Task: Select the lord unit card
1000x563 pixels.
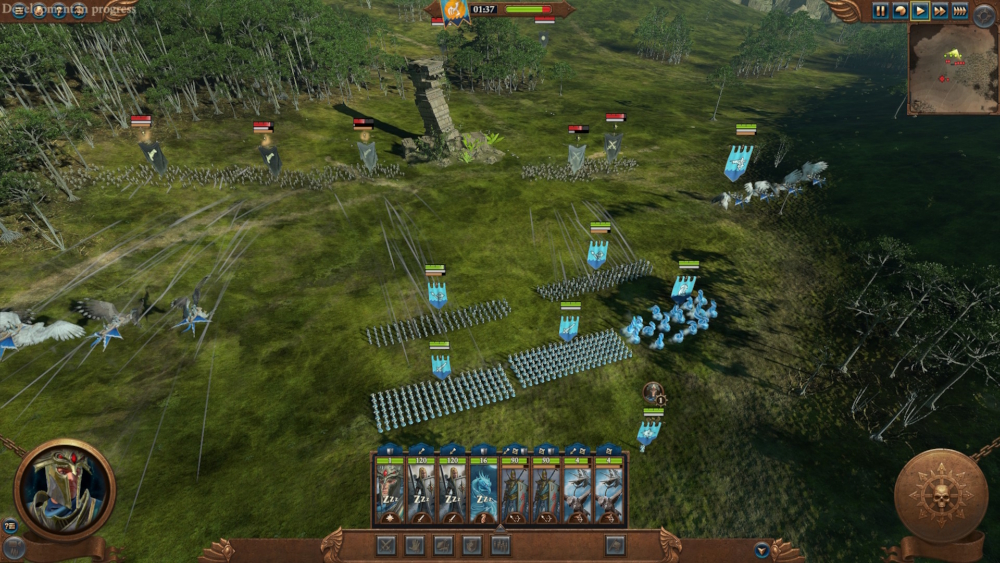Action: coord(390,490)
